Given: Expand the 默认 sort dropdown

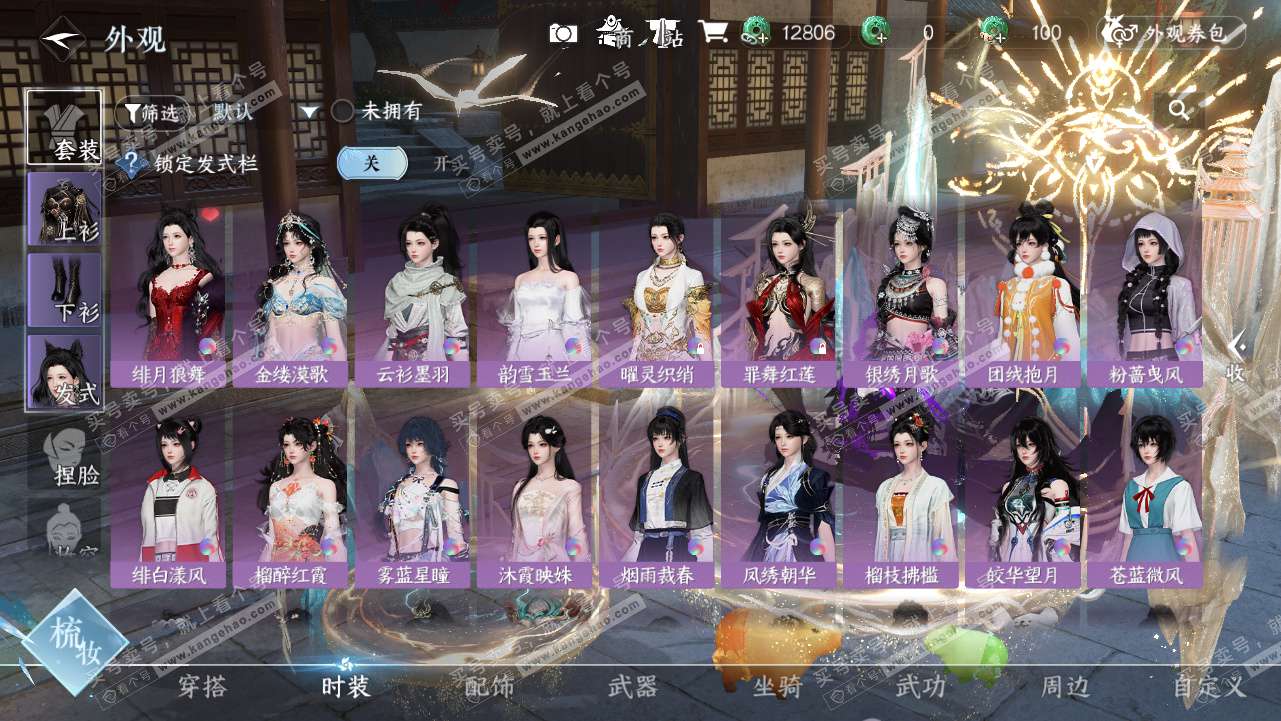Looking at the screenshot, I should (x=264, y=112).
